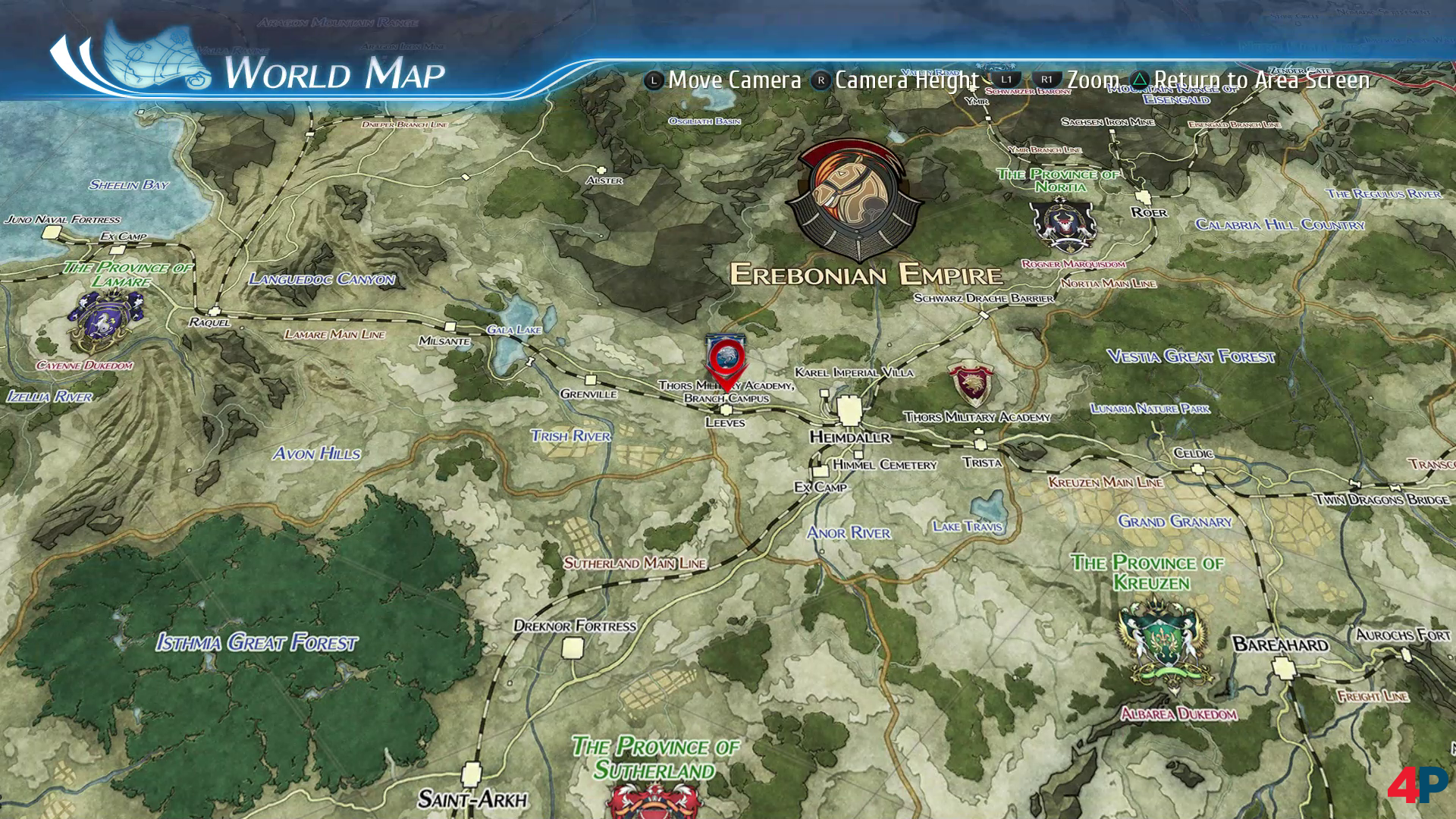Select the Move Camera control prompt
The height and width of the screenshot is (819, 1456).
[x=730, y=79]
